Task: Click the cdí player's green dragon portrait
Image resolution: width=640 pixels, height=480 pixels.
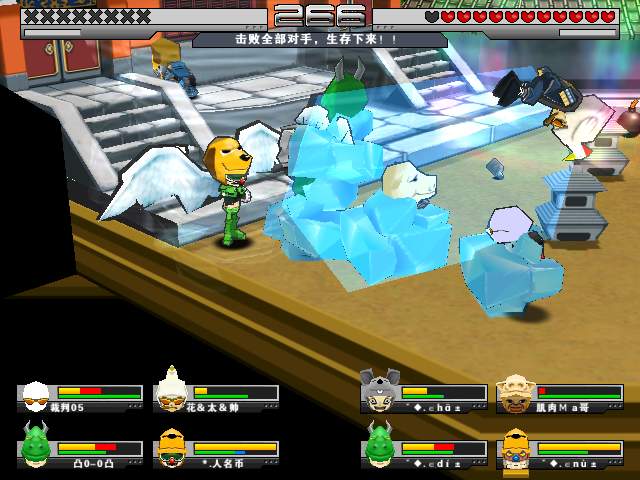Action: coord(381,445)
